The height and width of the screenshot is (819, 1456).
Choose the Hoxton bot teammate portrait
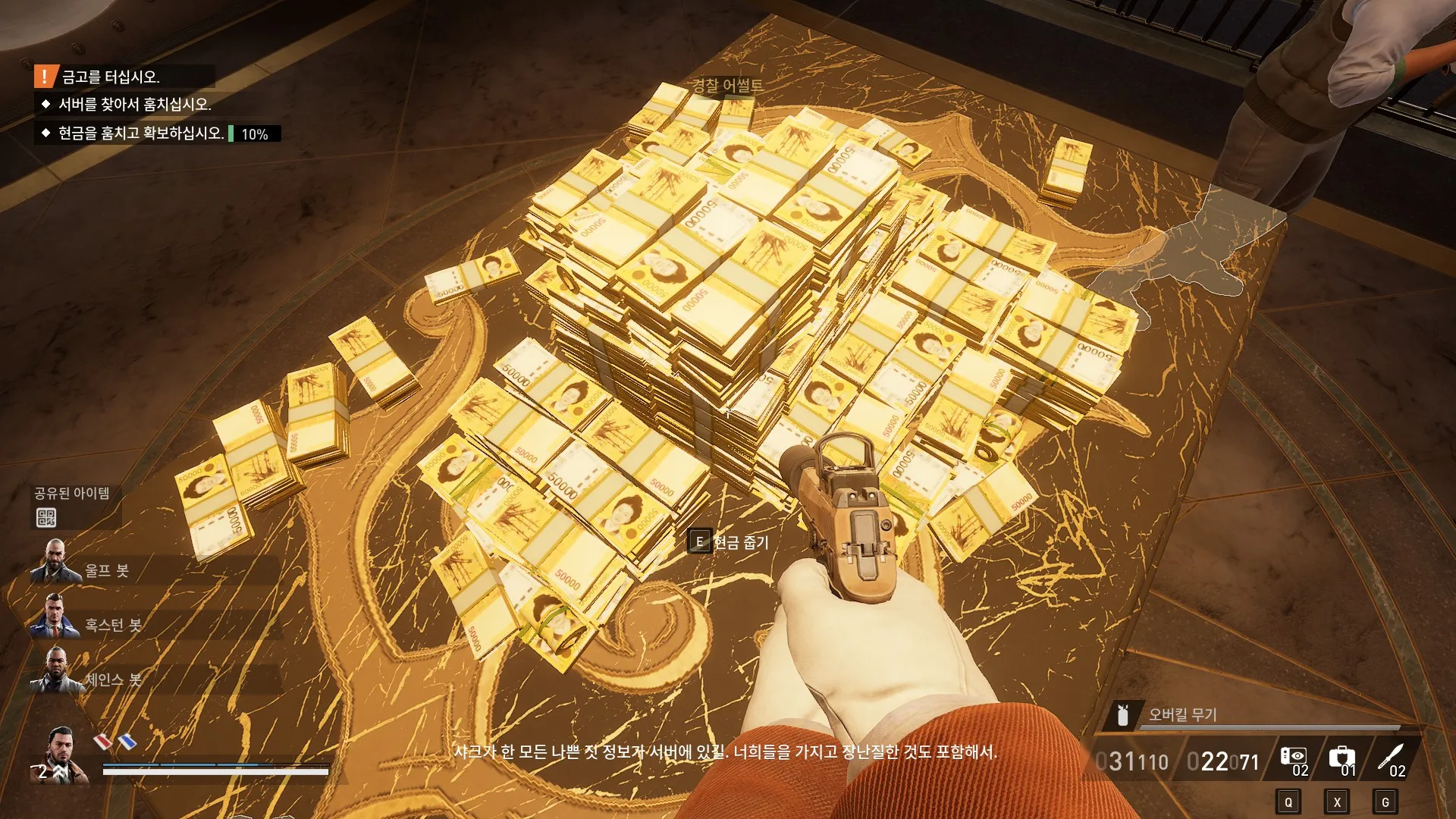click(54, 617)
